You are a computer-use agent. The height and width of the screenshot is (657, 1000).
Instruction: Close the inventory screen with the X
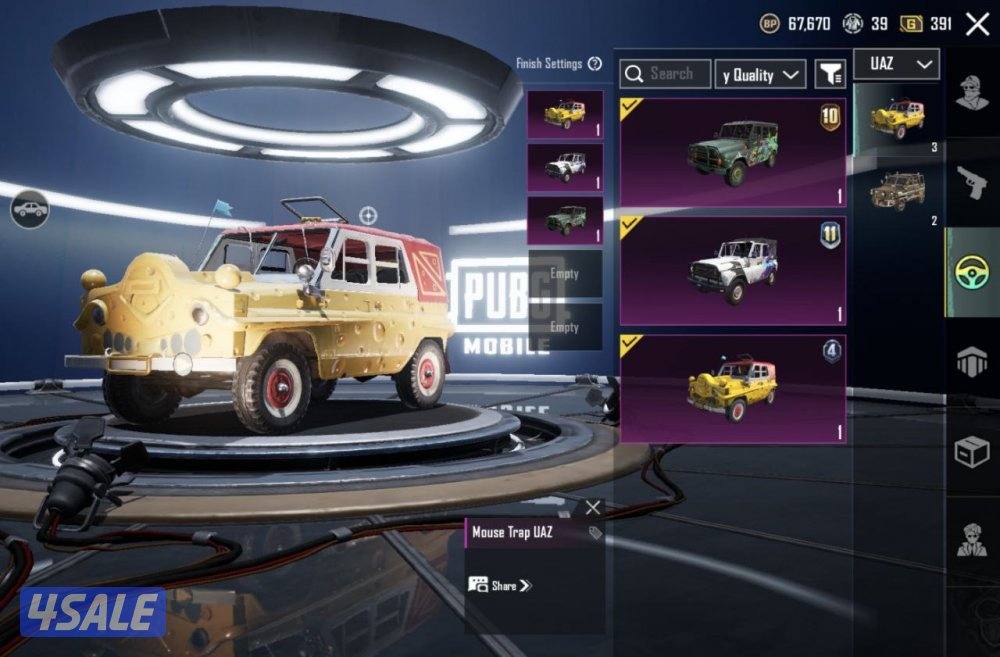coord(977,24)
